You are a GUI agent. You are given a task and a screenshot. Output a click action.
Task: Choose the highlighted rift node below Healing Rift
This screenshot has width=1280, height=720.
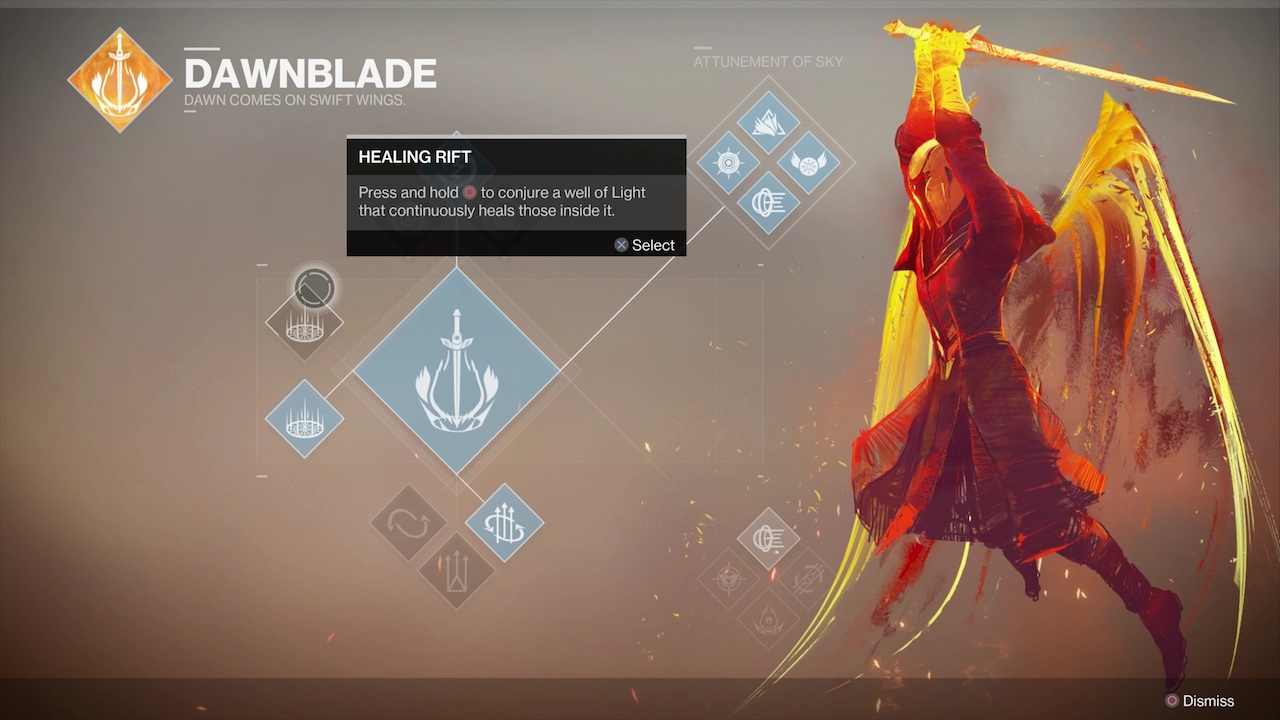tap(304, 419)
